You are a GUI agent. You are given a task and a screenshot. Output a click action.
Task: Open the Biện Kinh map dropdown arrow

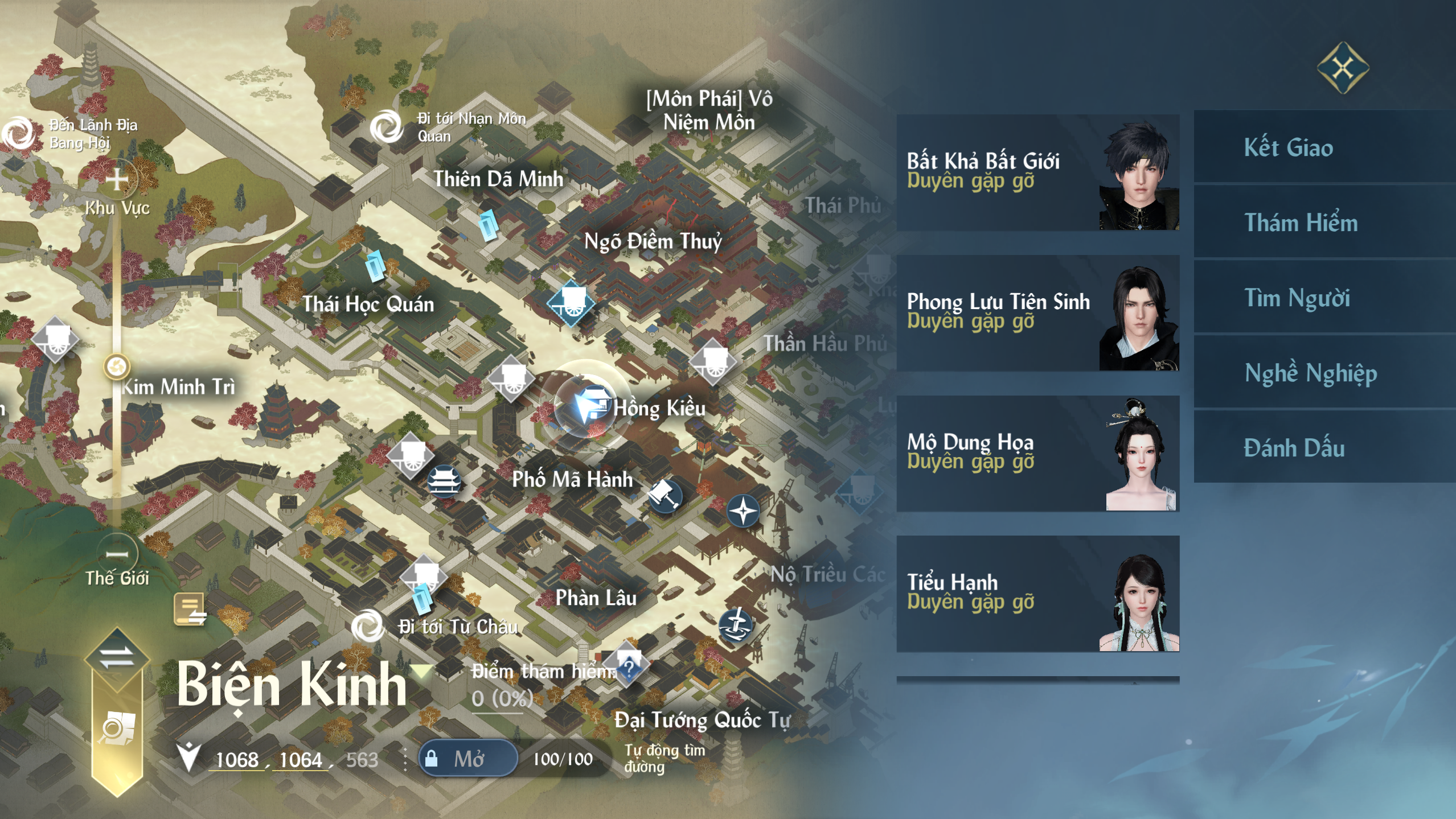pyautogui.click(x=421, y=672)
